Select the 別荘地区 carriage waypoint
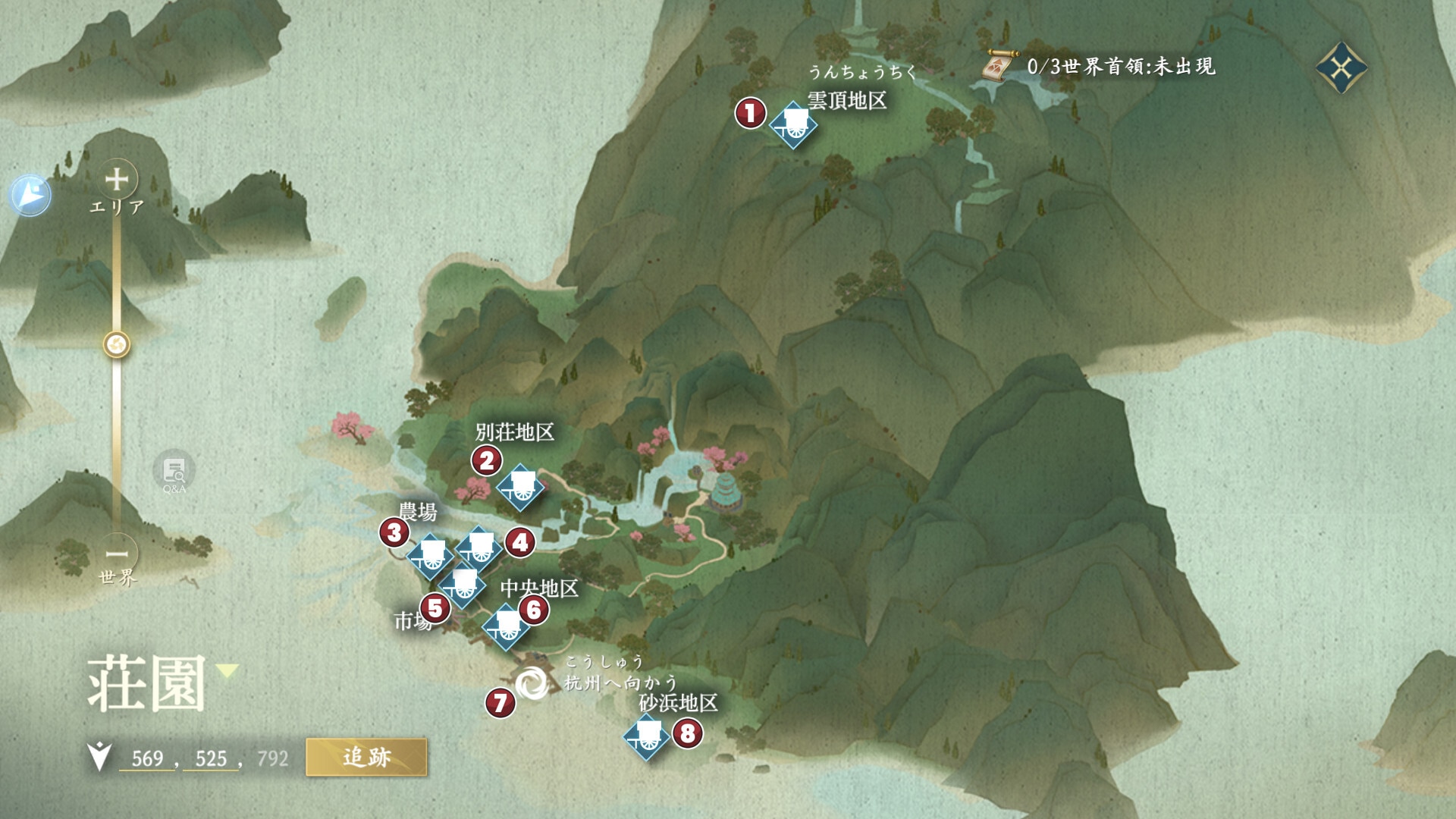The height and width of the screenshot is (819, 1456). 521,488
